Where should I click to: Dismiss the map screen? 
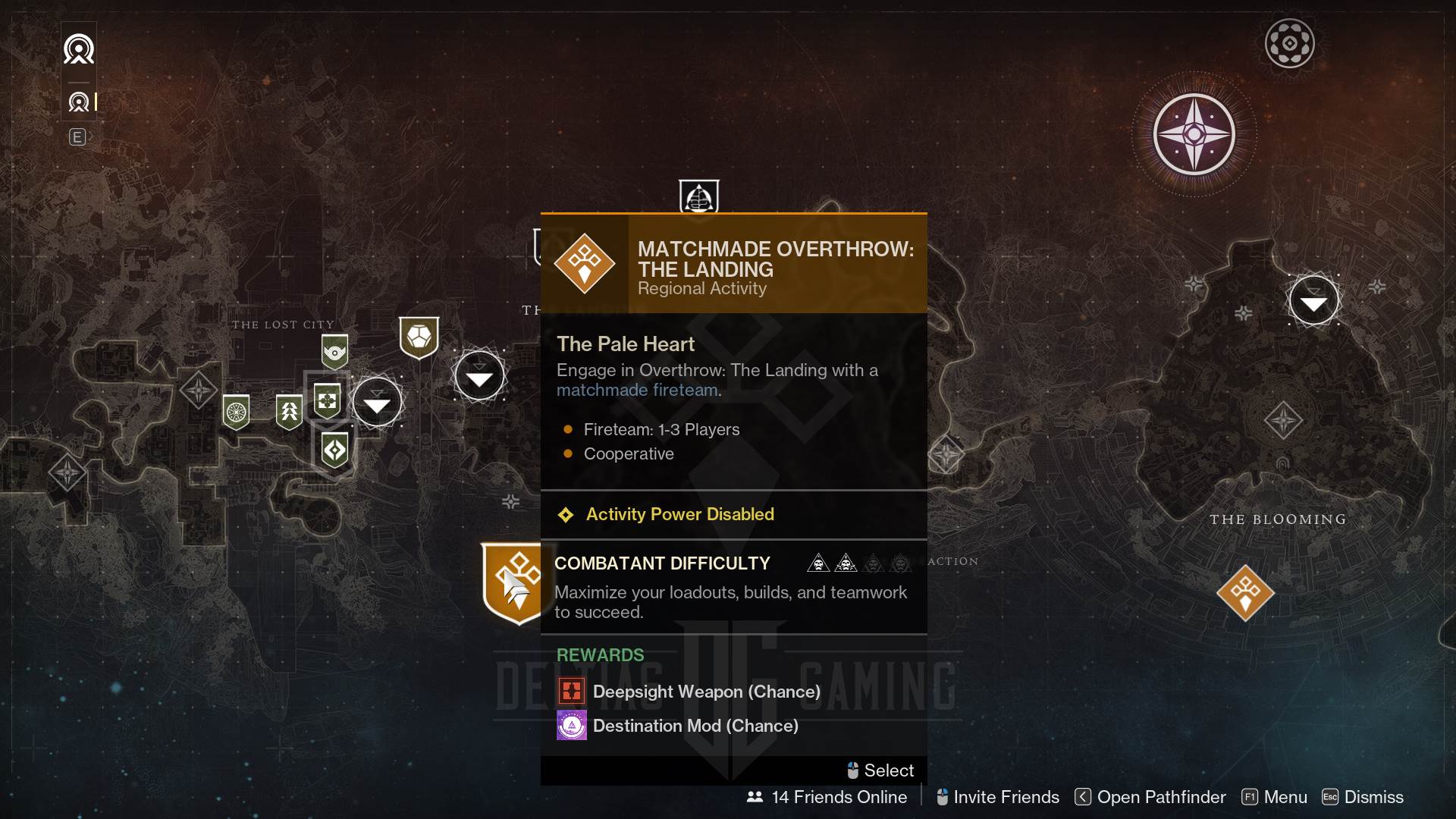point(1363,797)
